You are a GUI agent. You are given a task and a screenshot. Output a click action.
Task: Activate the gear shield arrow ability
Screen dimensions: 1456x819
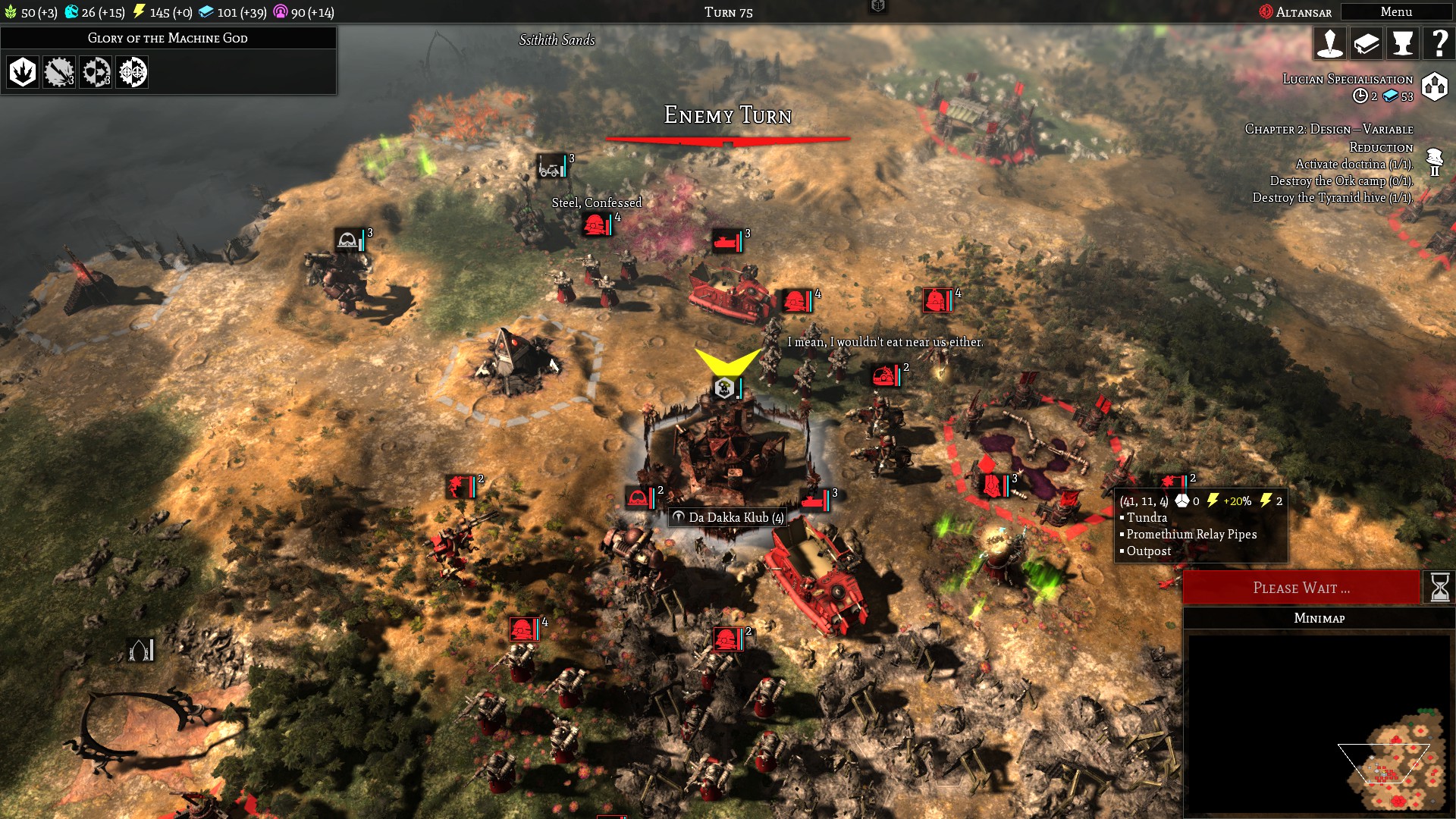coord(96,72)
